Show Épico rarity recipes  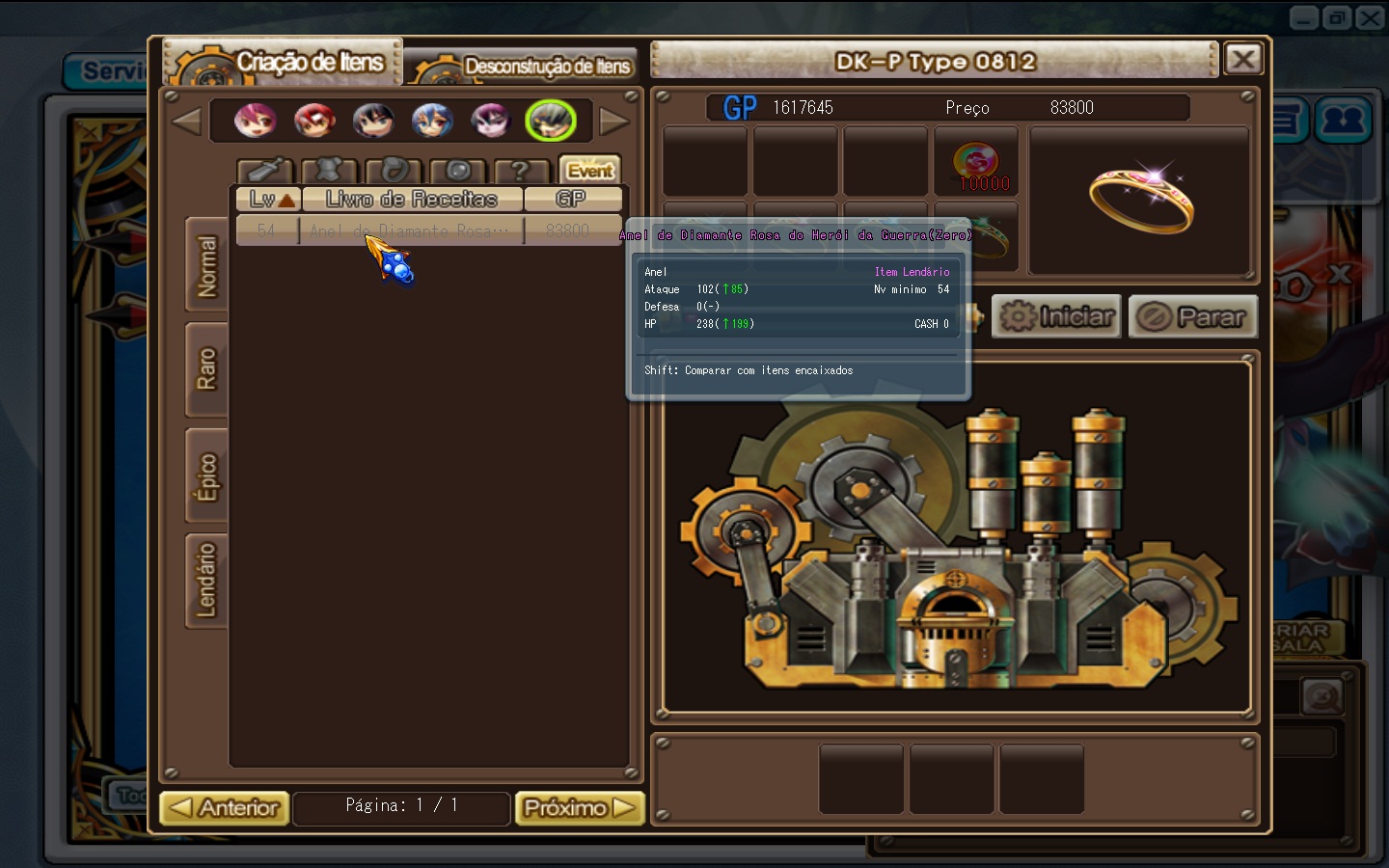[x=206, y=476]
